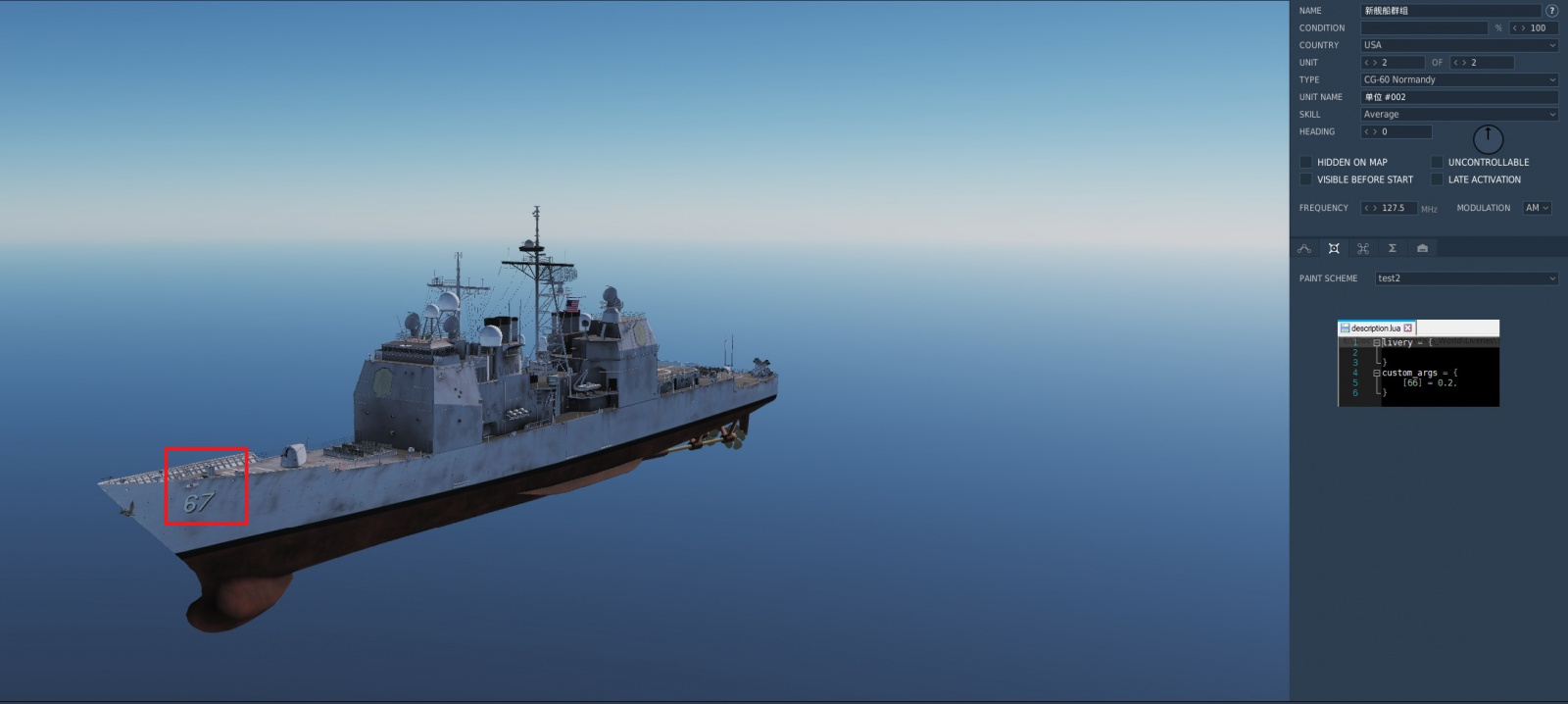This screenshot has width=1568, height=704.
Task: Toggle the UNCONTROLLABLE checkbox
Action: (1437, 162)
